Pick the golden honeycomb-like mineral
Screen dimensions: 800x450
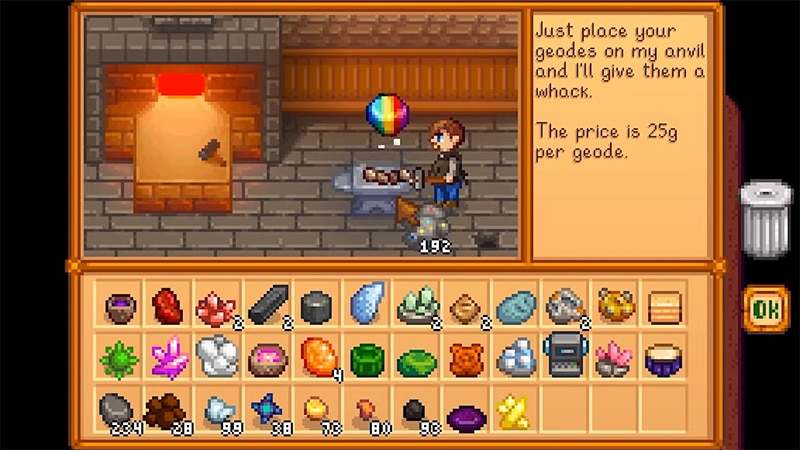pyautogui.click(x=613, y=304)
